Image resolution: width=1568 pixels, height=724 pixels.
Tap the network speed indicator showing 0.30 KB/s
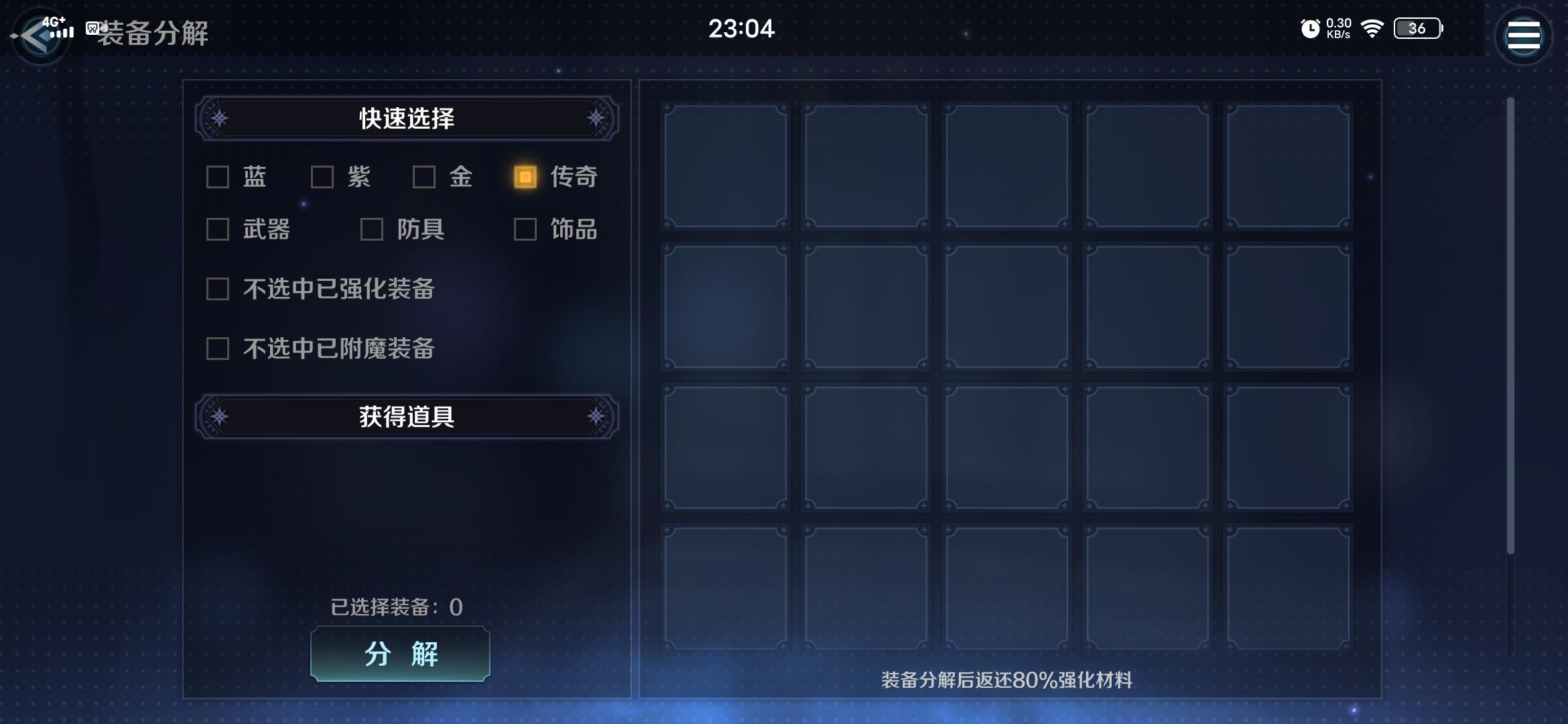[x=1339, y=28]
